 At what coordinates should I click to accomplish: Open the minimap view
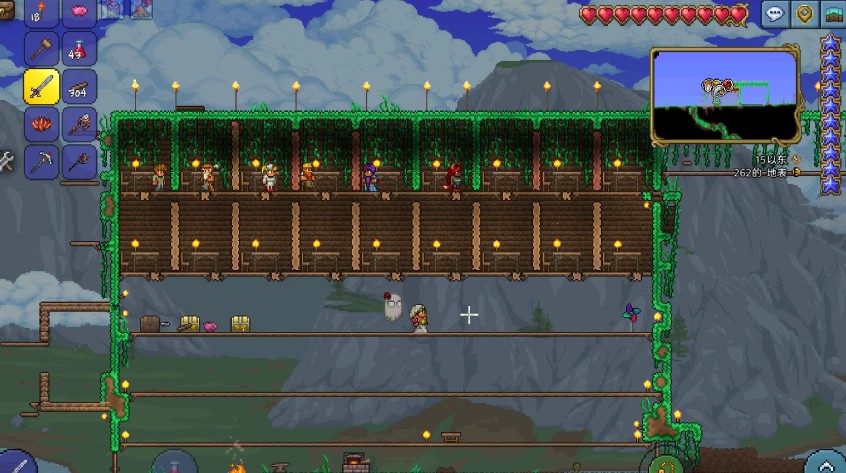click(725, 95)
